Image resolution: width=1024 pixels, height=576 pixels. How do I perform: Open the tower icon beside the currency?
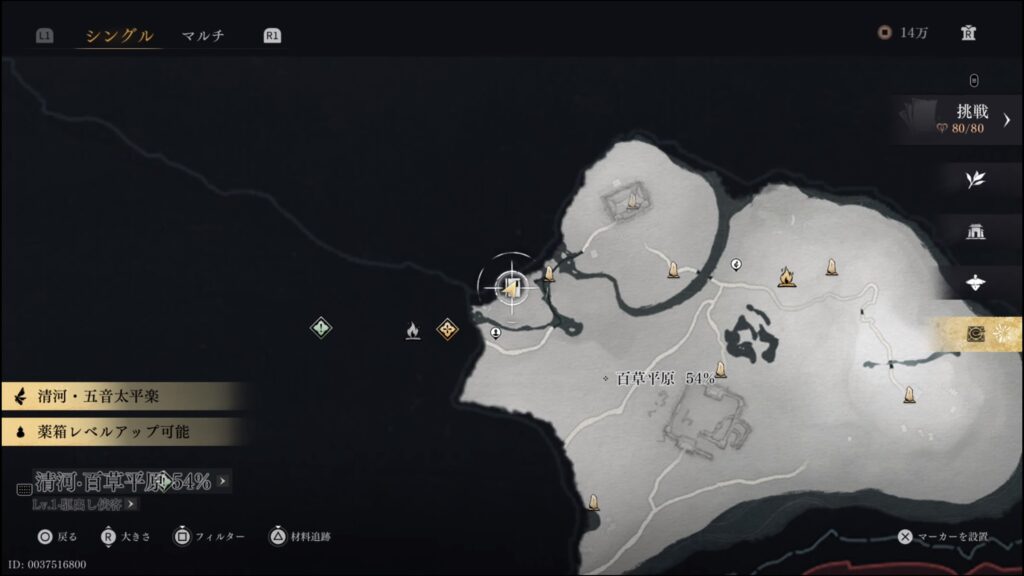click(x=968, y=33)
